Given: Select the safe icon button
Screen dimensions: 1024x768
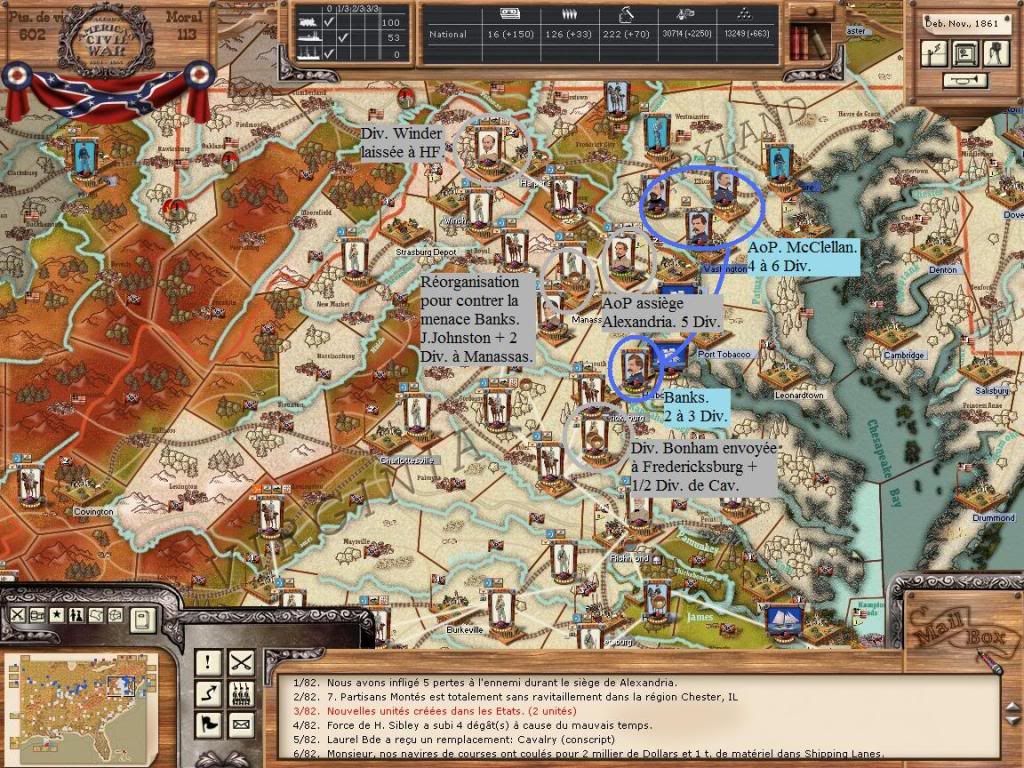Looking at the screenshot, I should [x=964, y=54].
